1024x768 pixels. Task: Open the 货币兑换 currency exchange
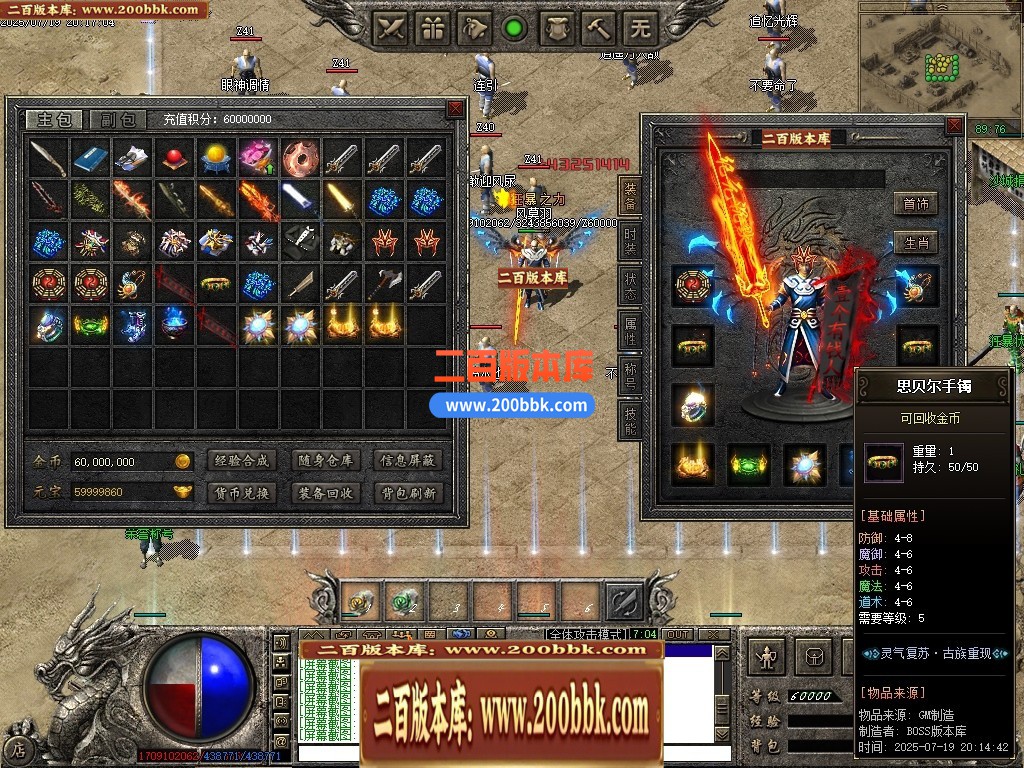pyautogui.click(x=241, y=492)
